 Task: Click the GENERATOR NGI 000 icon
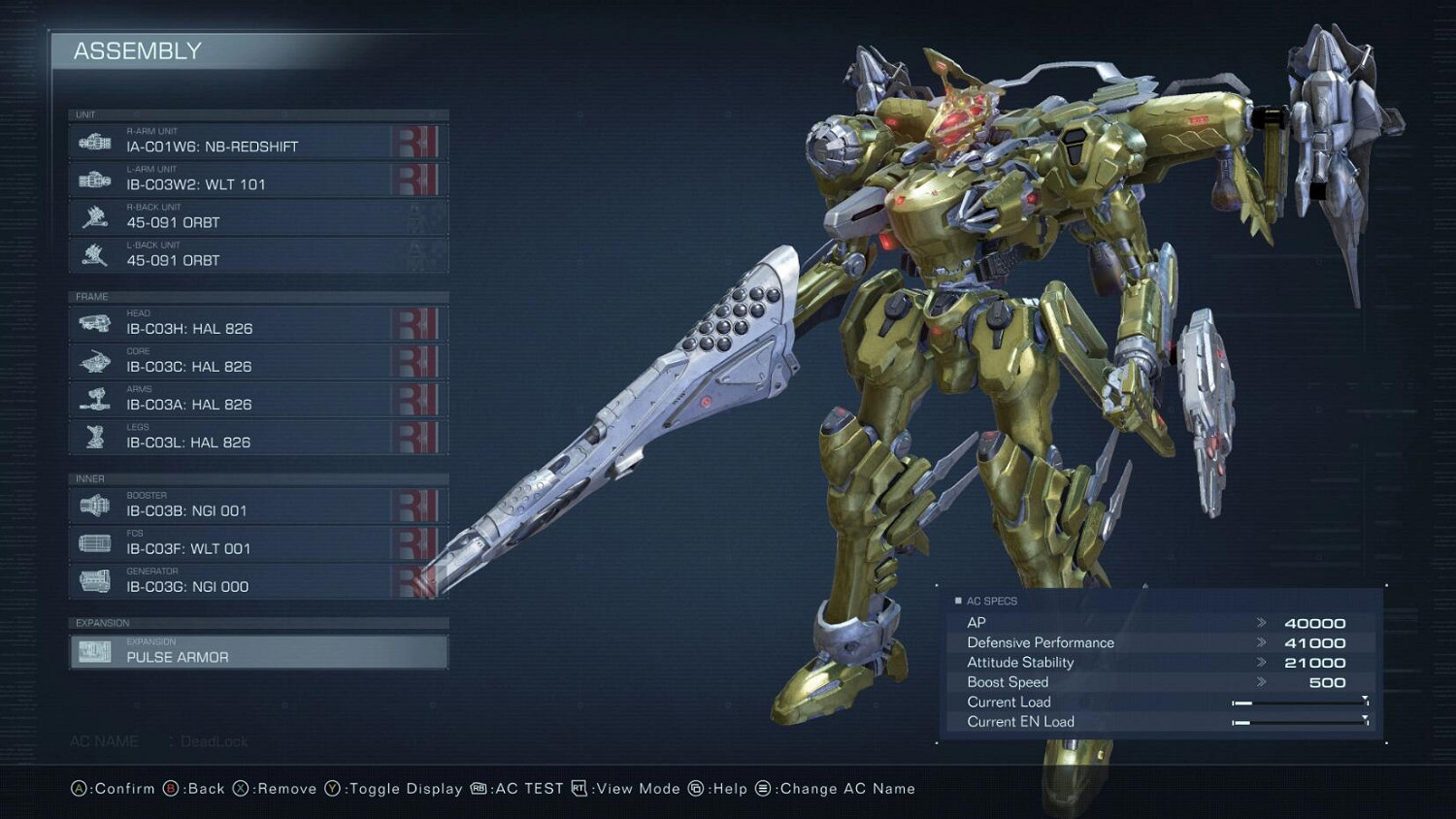[93, 580]
